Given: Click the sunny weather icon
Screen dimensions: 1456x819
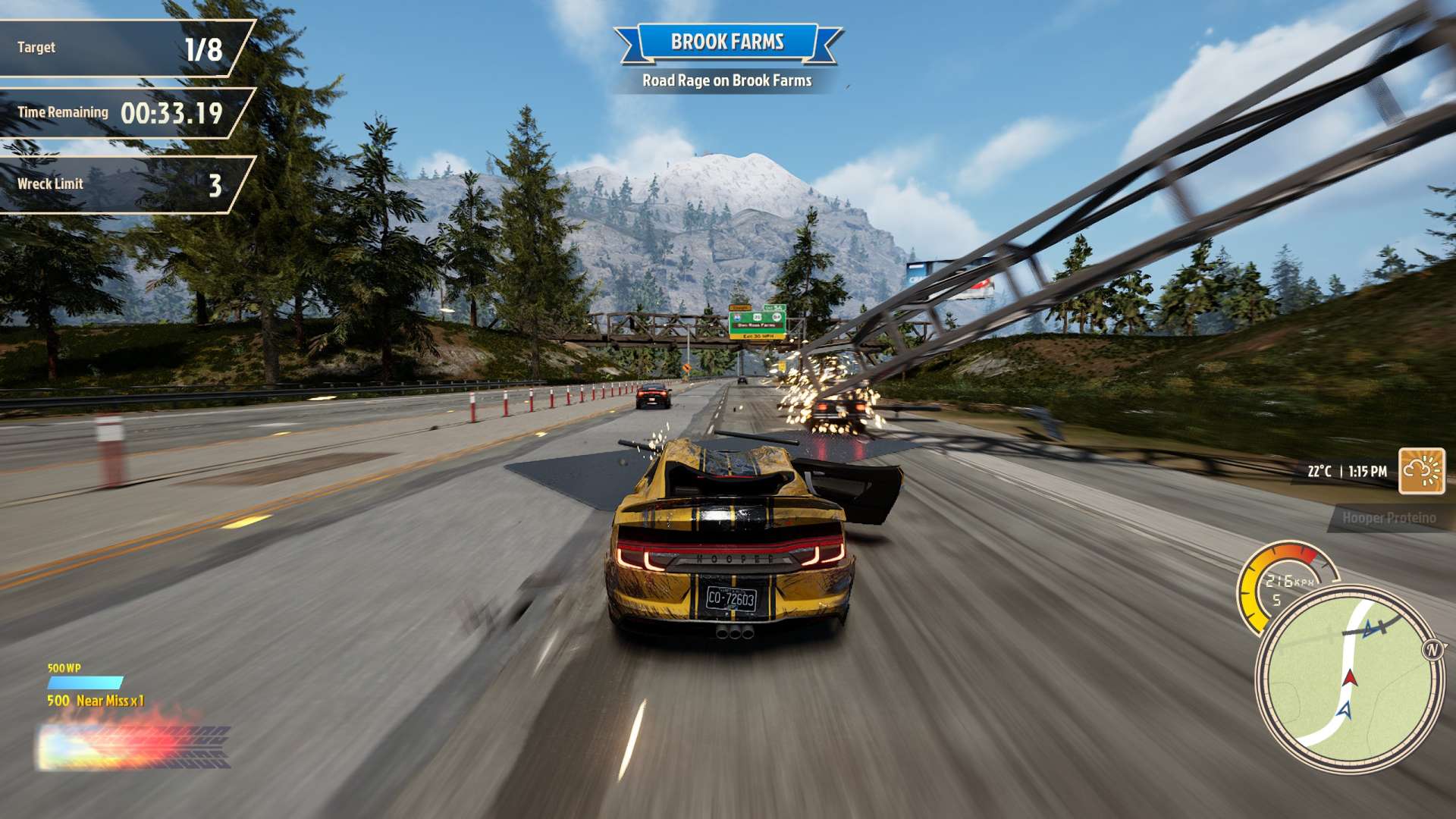Looking at the screenshot, I should pyautogui.click(x=1421, y=471).
